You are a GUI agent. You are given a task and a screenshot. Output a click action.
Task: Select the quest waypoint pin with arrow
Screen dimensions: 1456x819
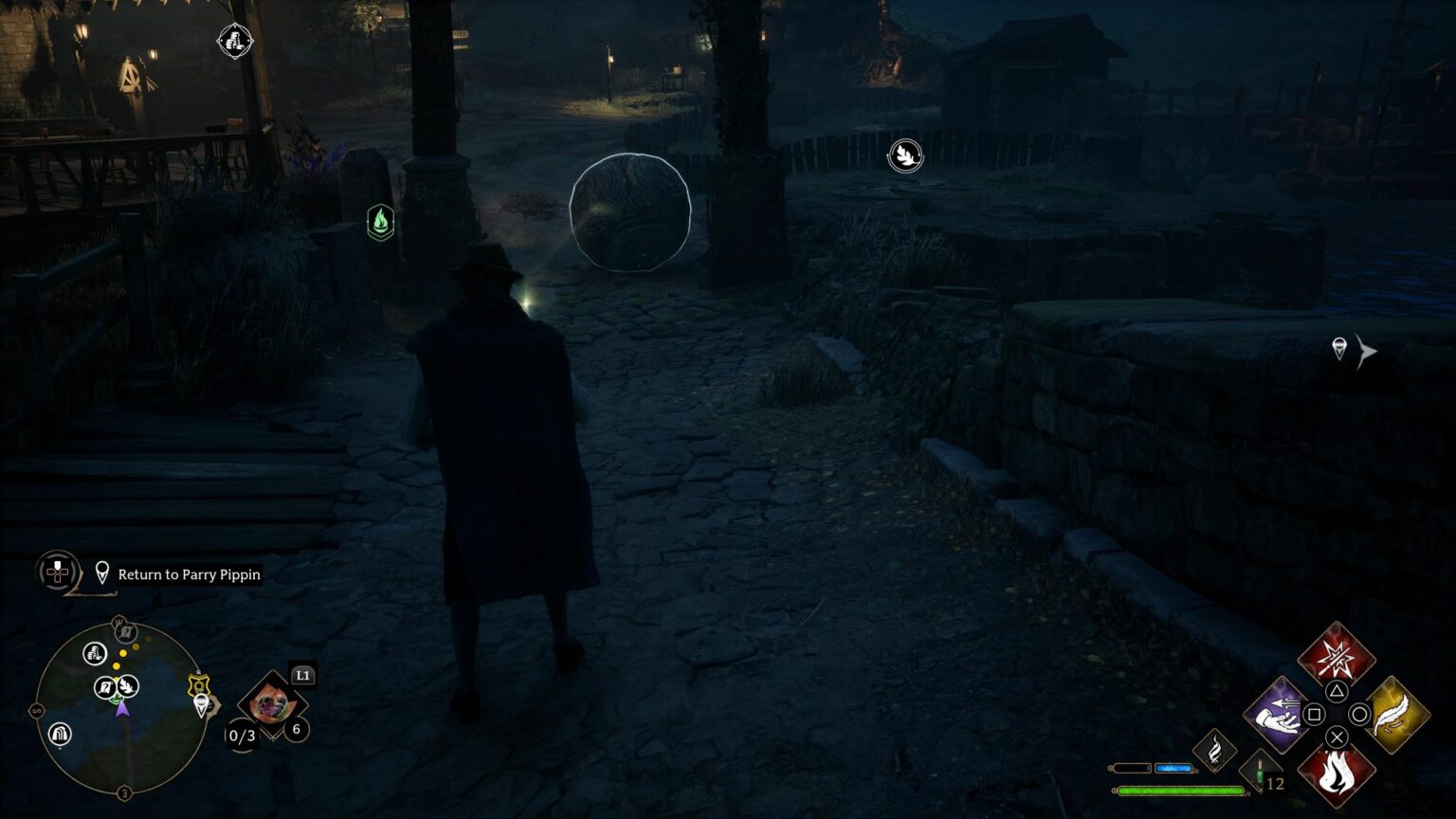1339,349
